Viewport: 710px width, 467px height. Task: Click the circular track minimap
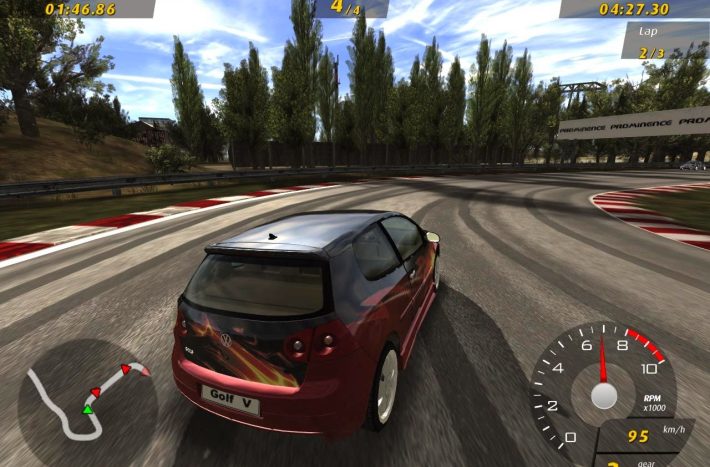(x=86, y=402)
